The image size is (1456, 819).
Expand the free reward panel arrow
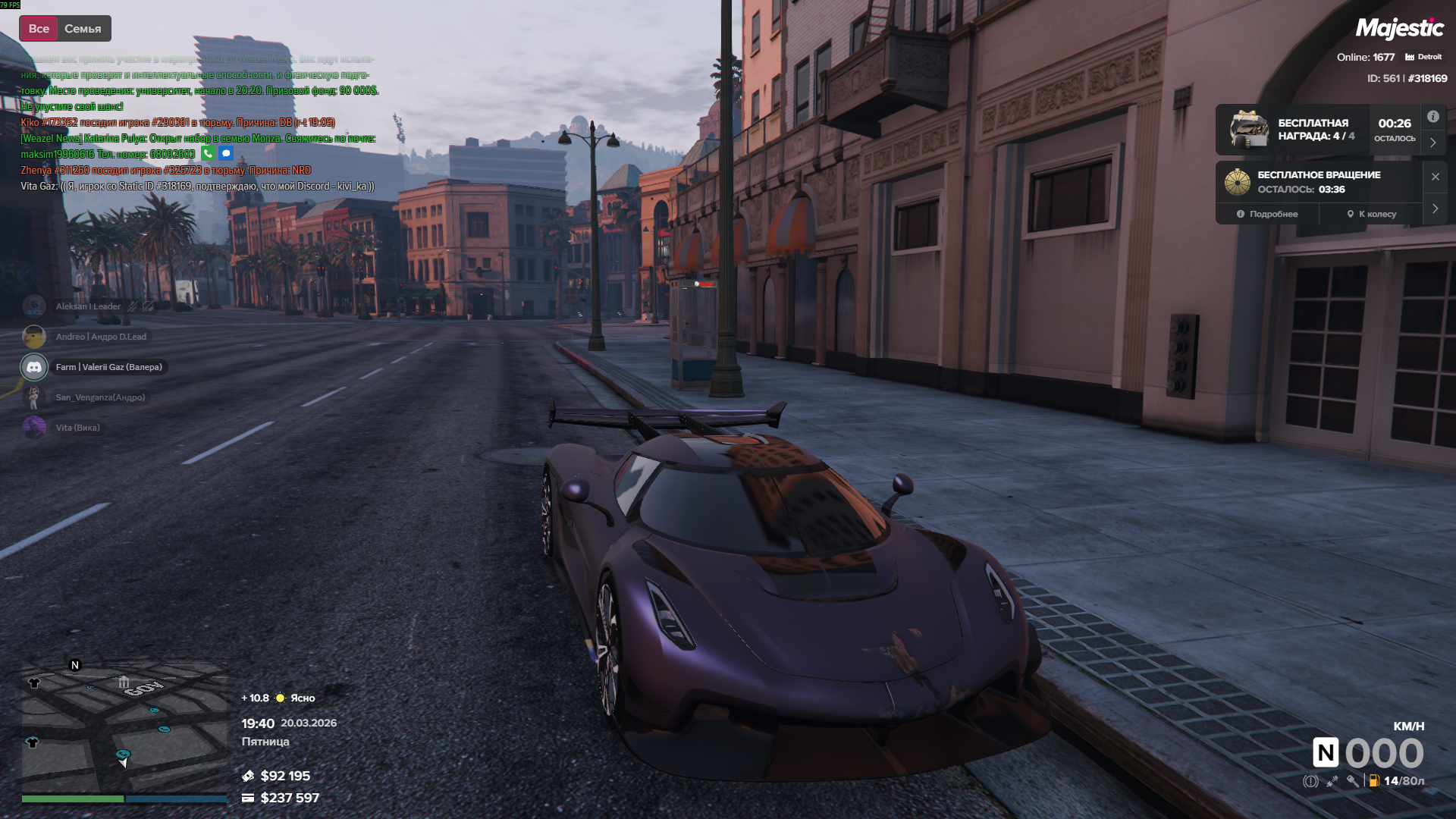pos(1432,143)
